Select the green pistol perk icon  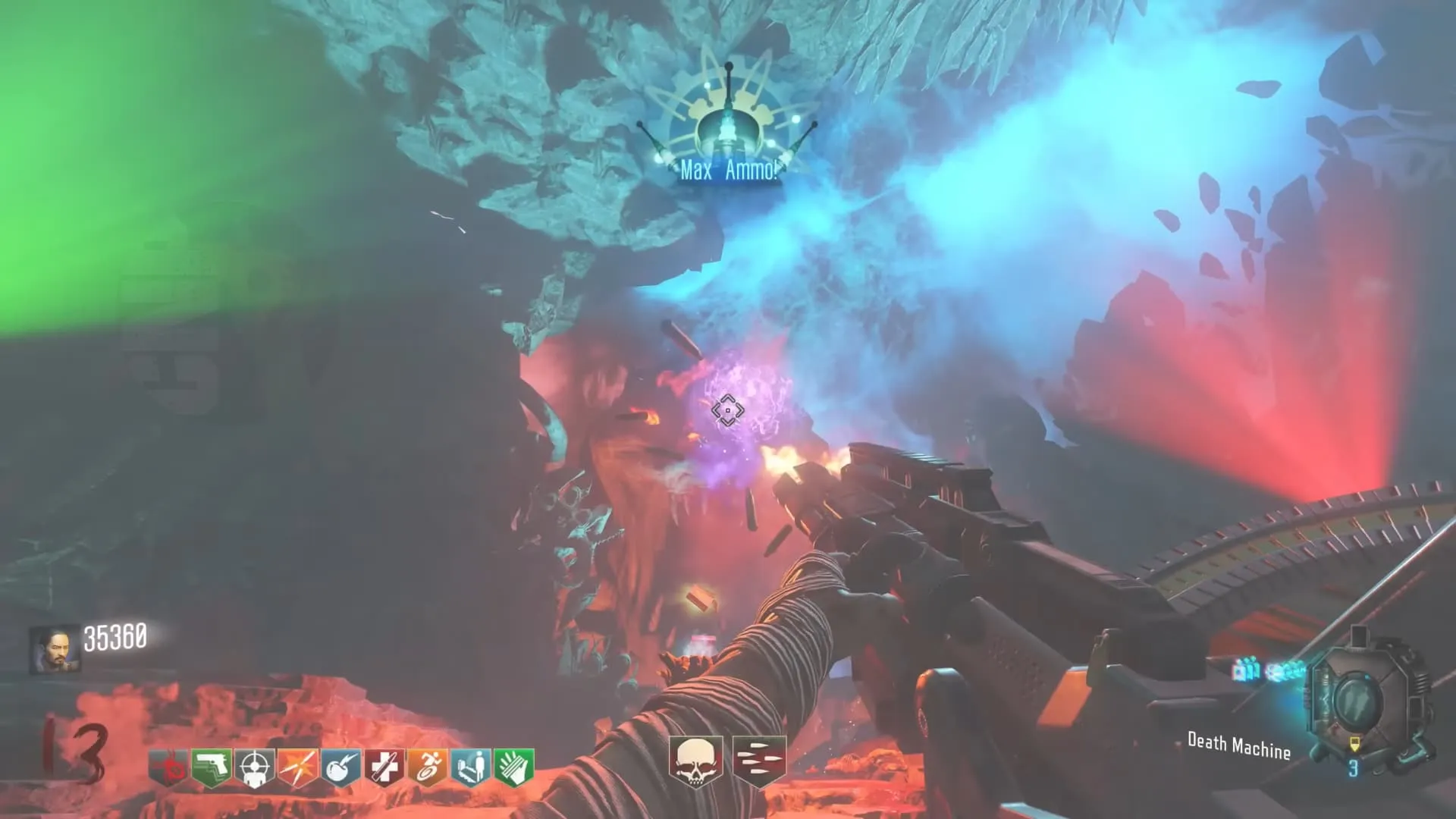click(212, 767)
